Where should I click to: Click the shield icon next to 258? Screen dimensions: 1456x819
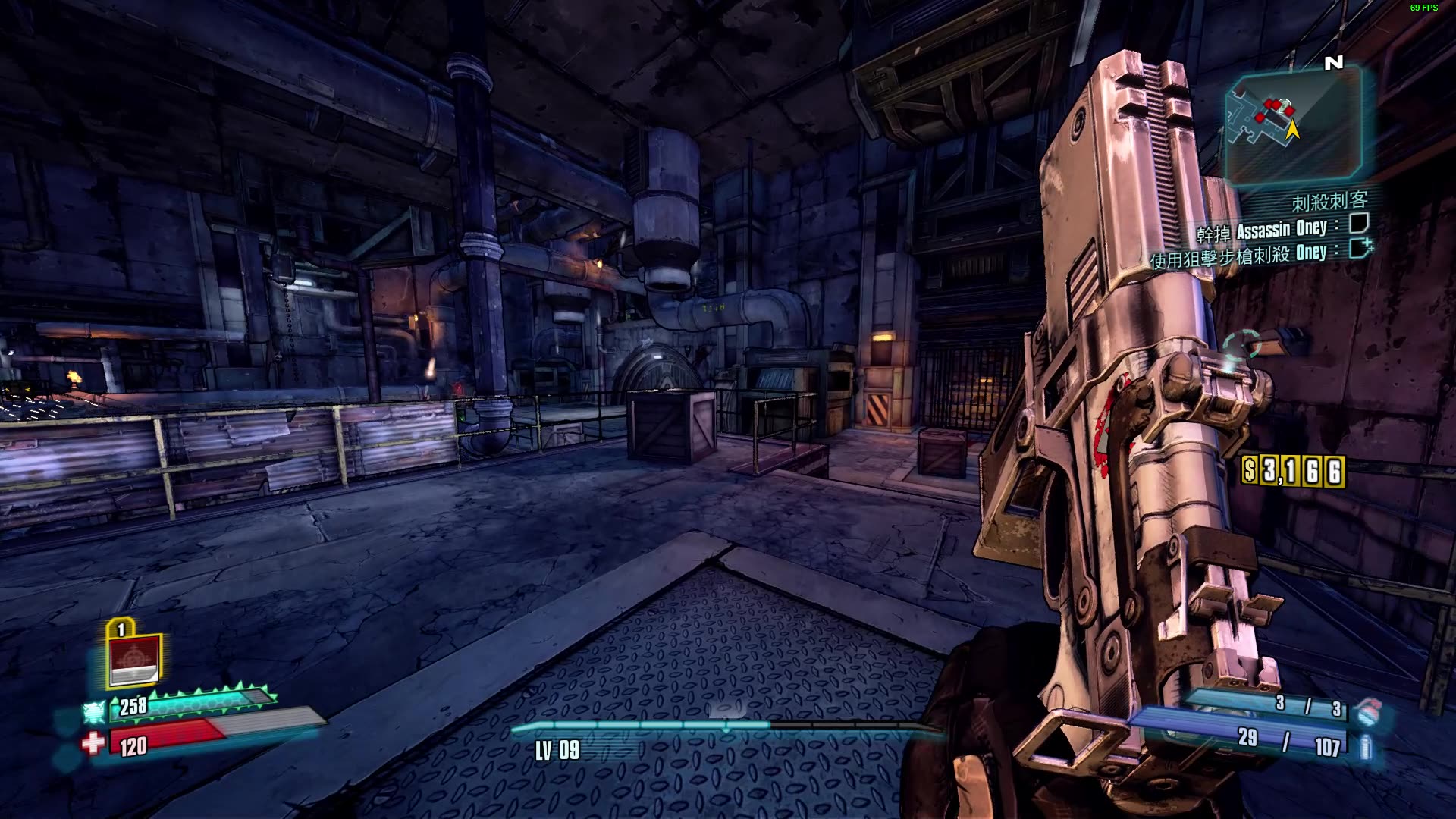point(95,712)
